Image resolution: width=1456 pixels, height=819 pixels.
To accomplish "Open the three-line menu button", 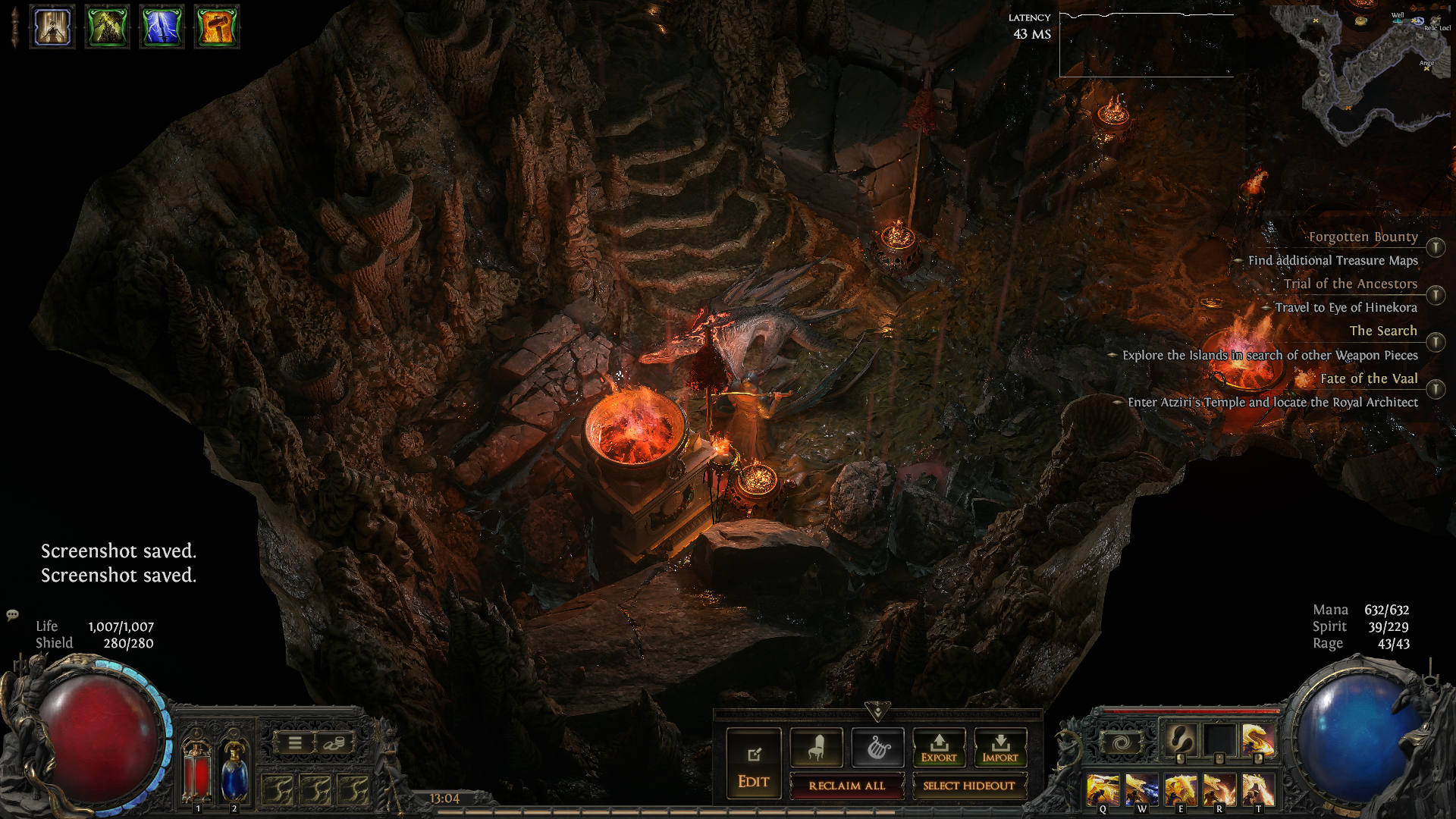I will point(295,743).
